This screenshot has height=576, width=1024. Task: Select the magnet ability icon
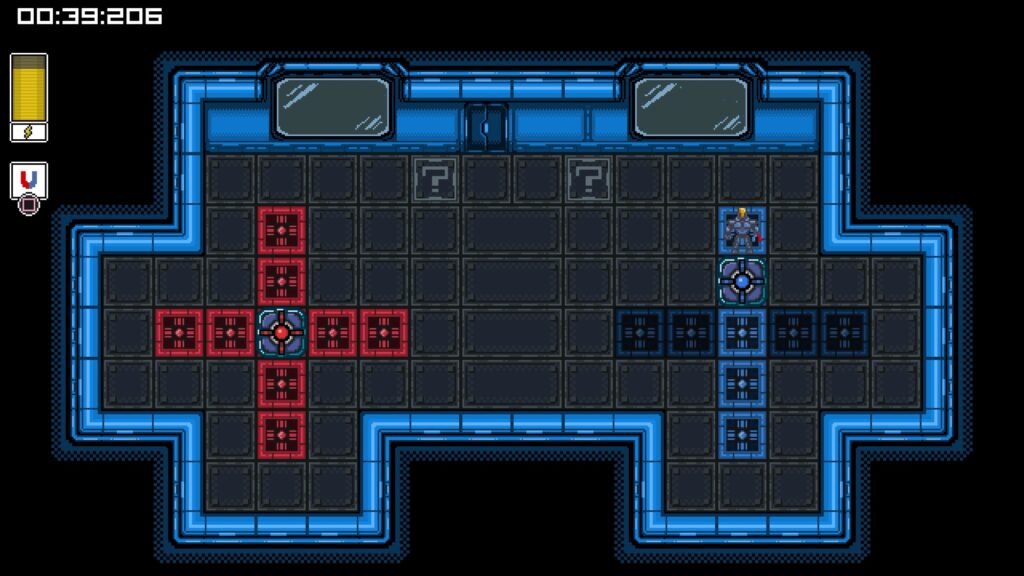29,179
